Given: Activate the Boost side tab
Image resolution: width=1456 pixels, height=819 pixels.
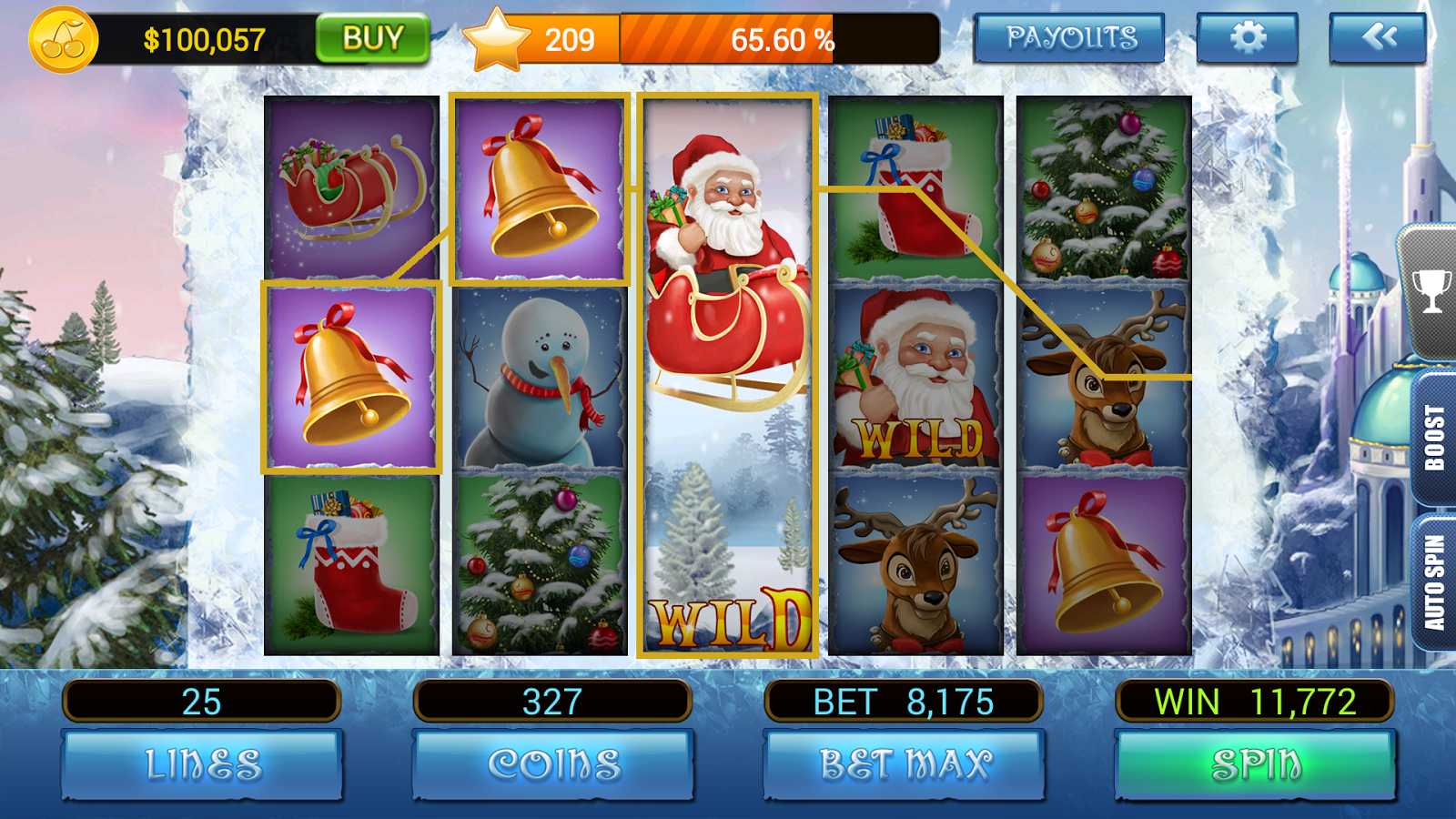Looking at the screenshot, I should tap(1434, 439).
